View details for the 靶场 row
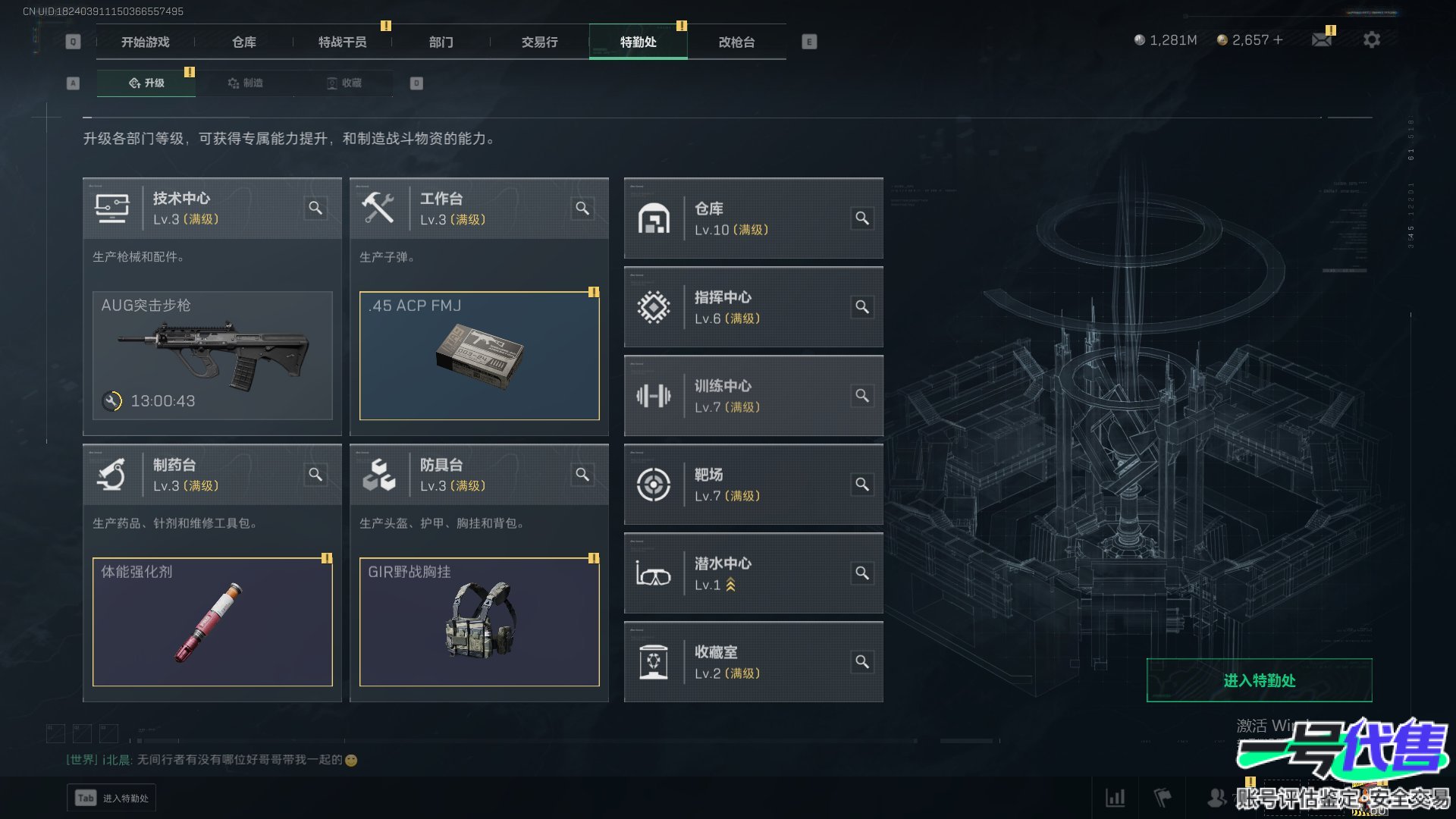The height and width of the screenshot is (819, 1456). point(862,484)
